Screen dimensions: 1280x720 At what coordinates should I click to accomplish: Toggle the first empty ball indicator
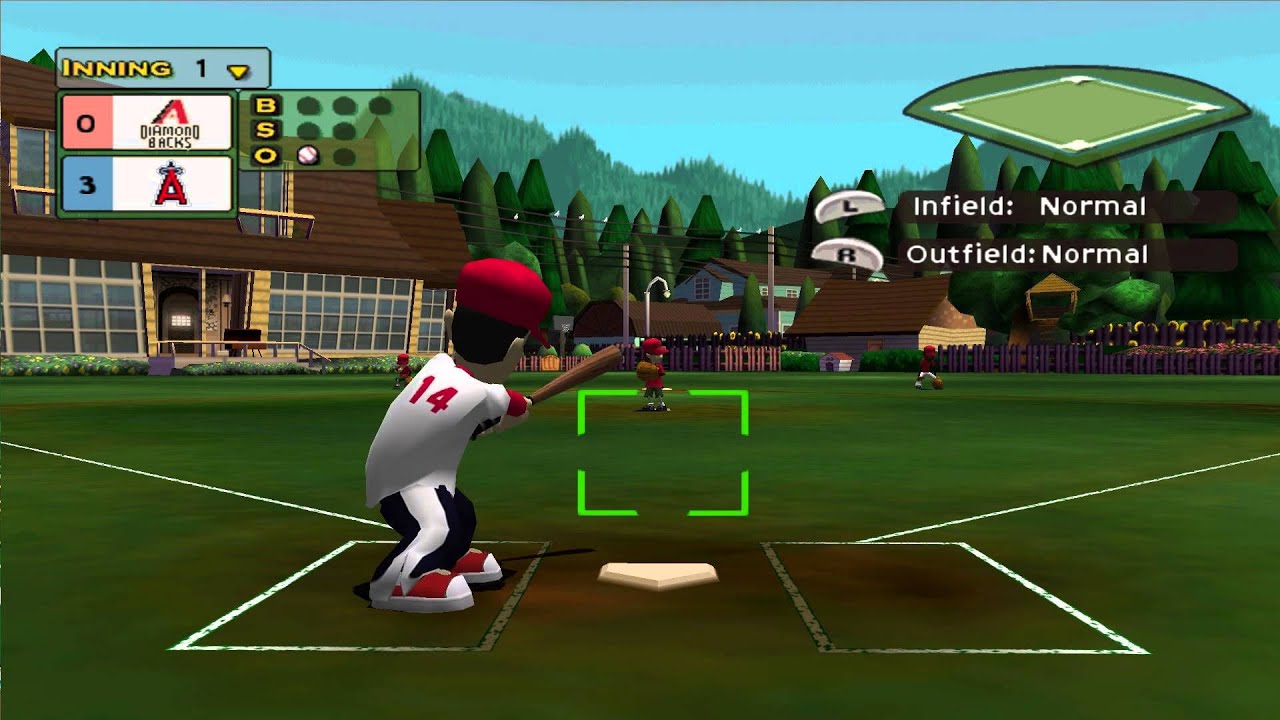(308, 105)
